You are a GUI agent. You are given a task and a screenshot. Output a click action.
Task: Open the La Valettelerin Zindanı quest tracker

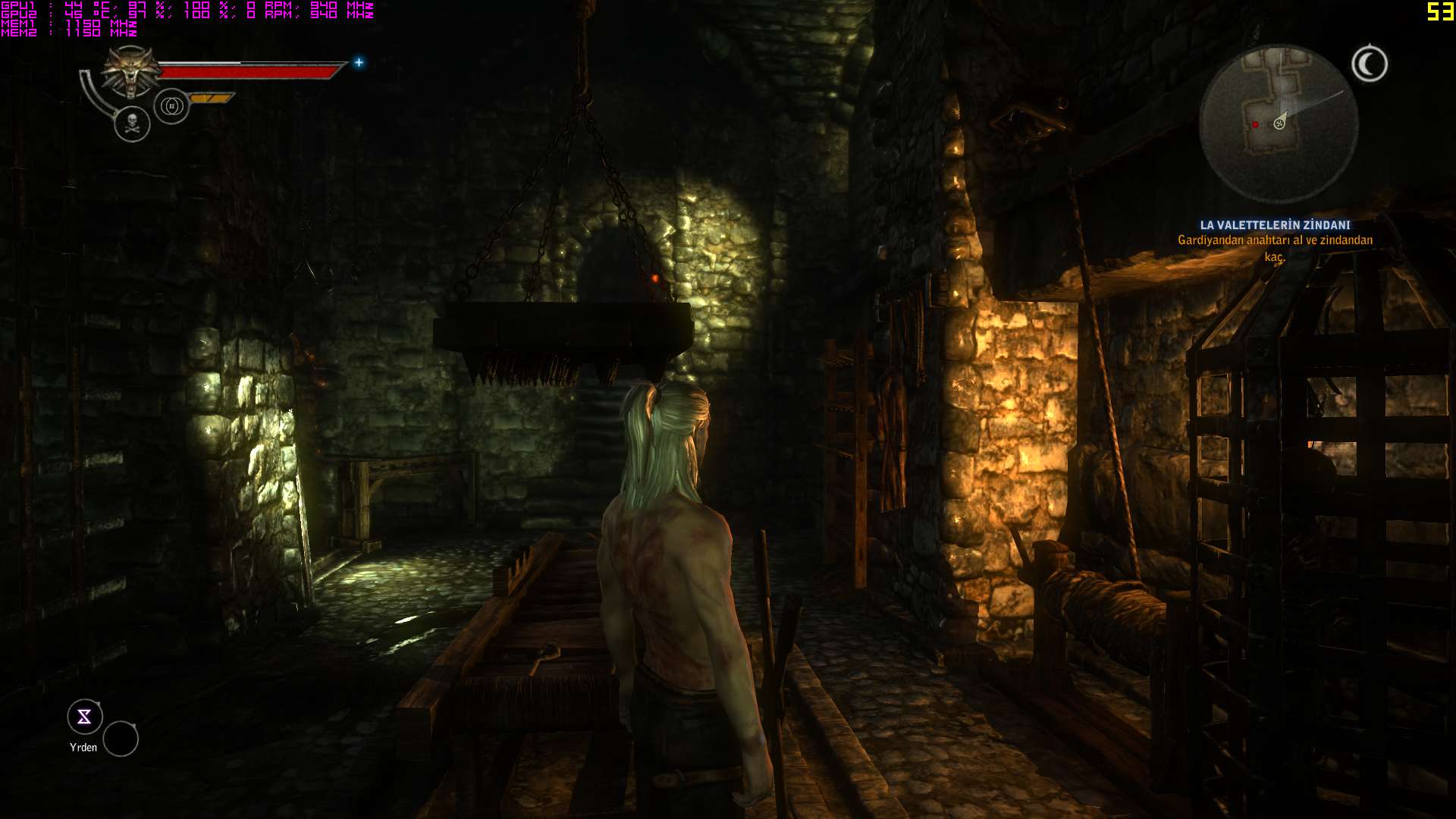pos(1275,225)
